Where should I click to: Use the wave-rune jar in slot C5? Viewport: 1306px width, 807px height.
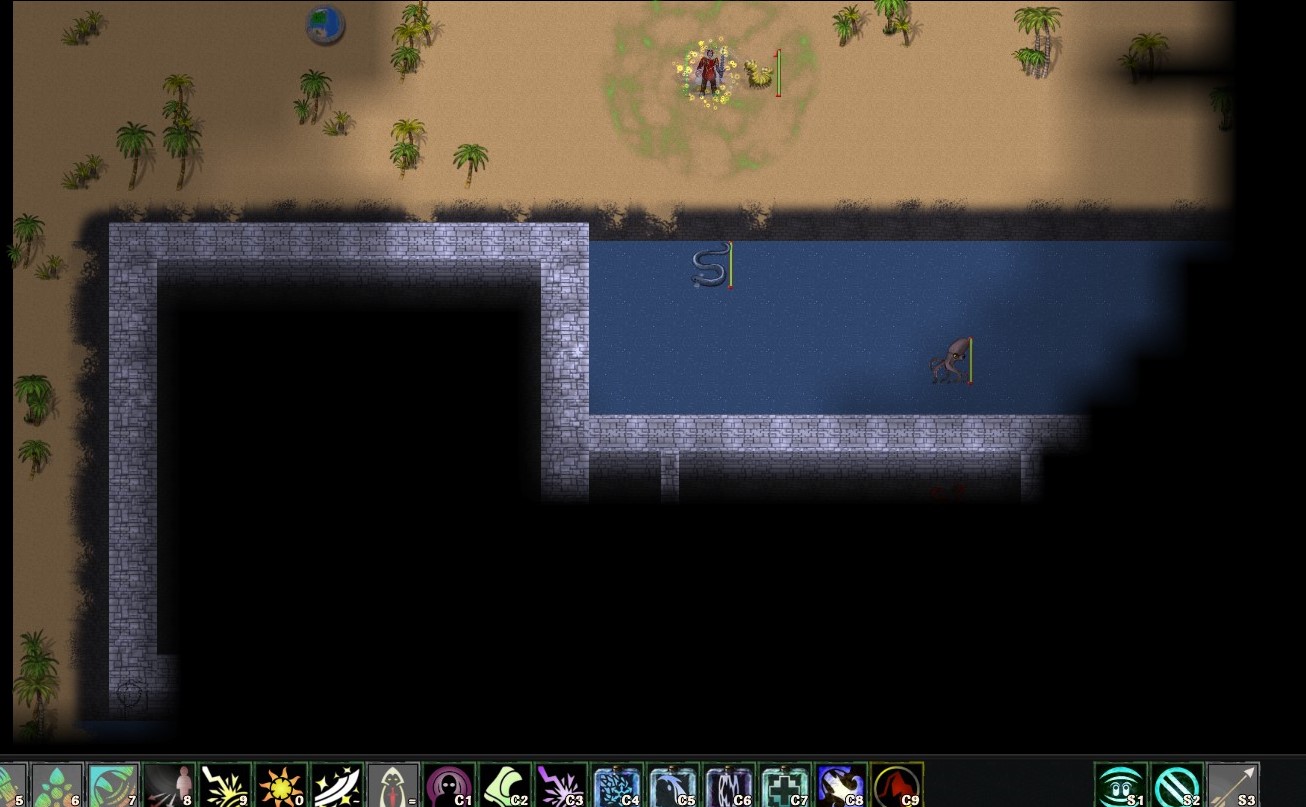[673, 785]
